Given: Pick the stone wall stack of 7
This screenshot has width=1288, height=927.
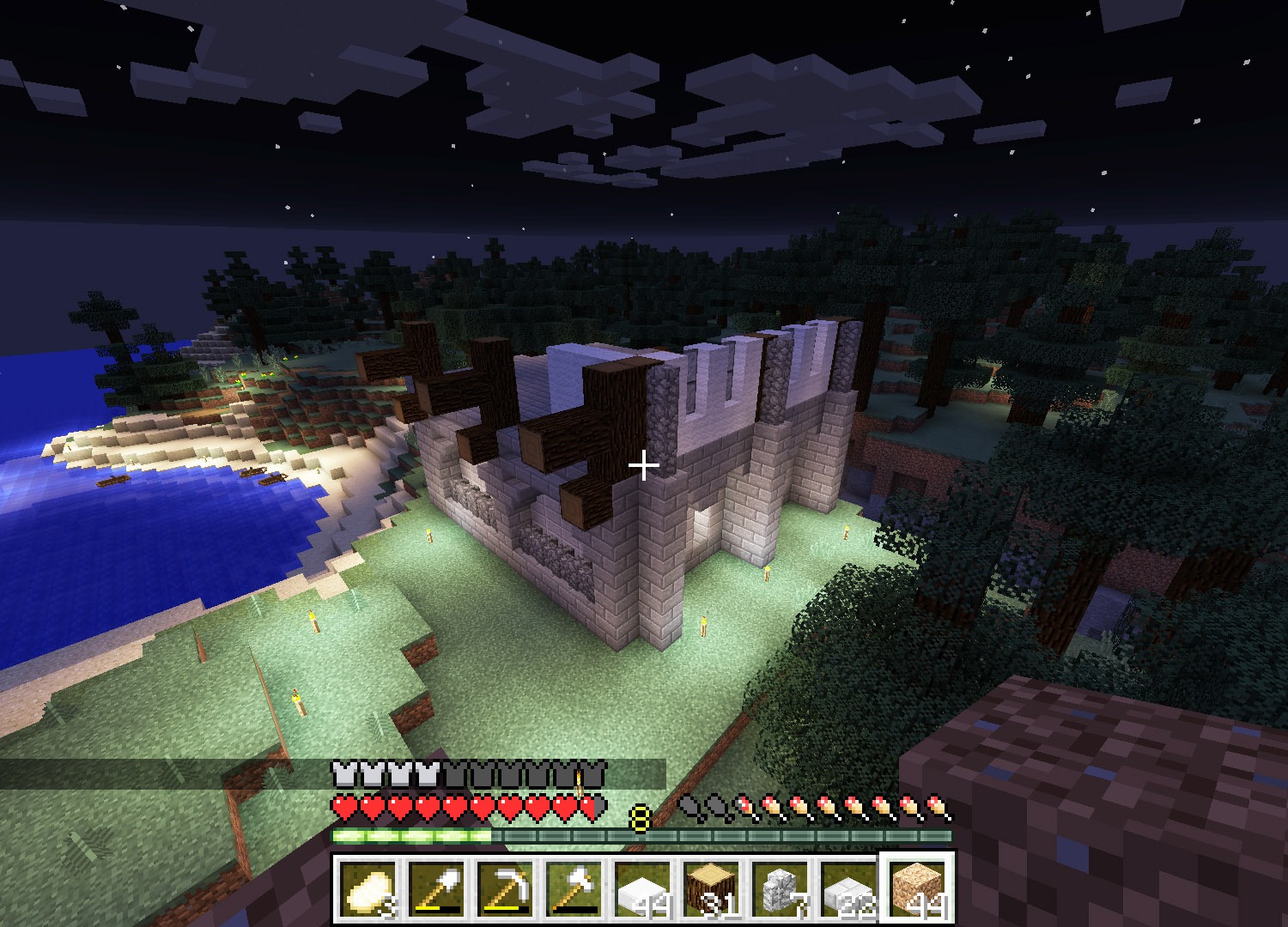Looking at the screenshot, I should 780,888.
